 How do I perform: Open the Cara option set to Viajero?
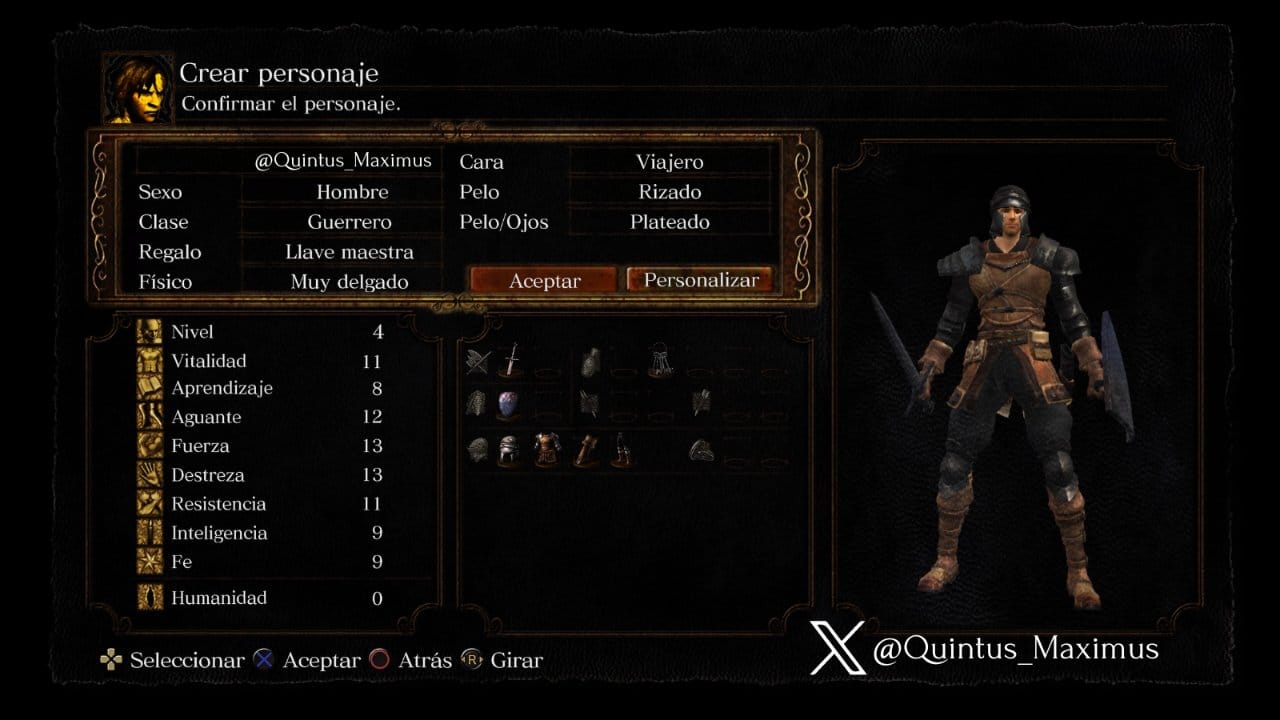669,162
